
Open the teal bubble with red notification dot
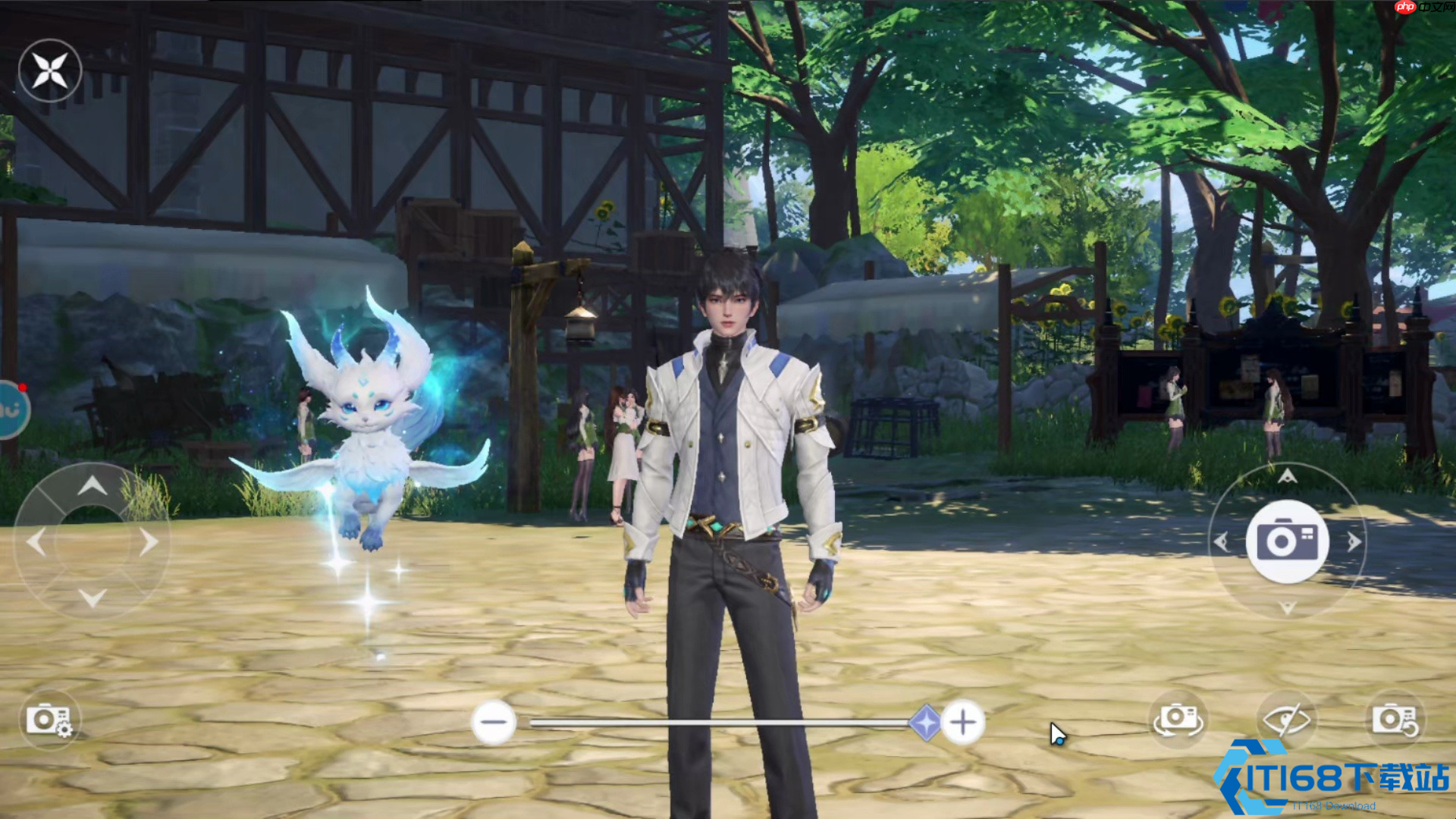click(12, 409)
